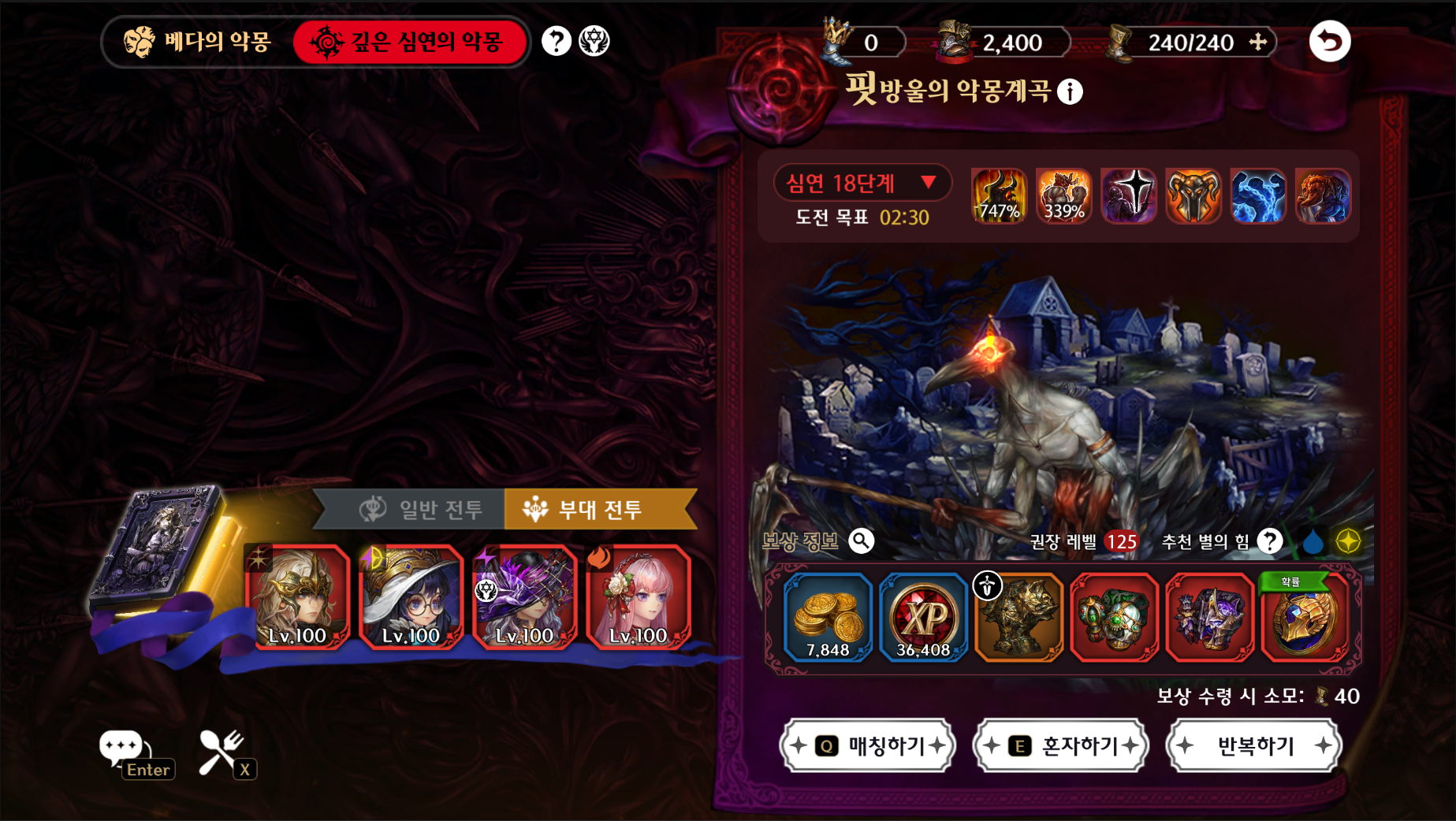Switch to 일반 전투 tab
The height and width of the screenshot is (821, 1456).
[422, 510]
